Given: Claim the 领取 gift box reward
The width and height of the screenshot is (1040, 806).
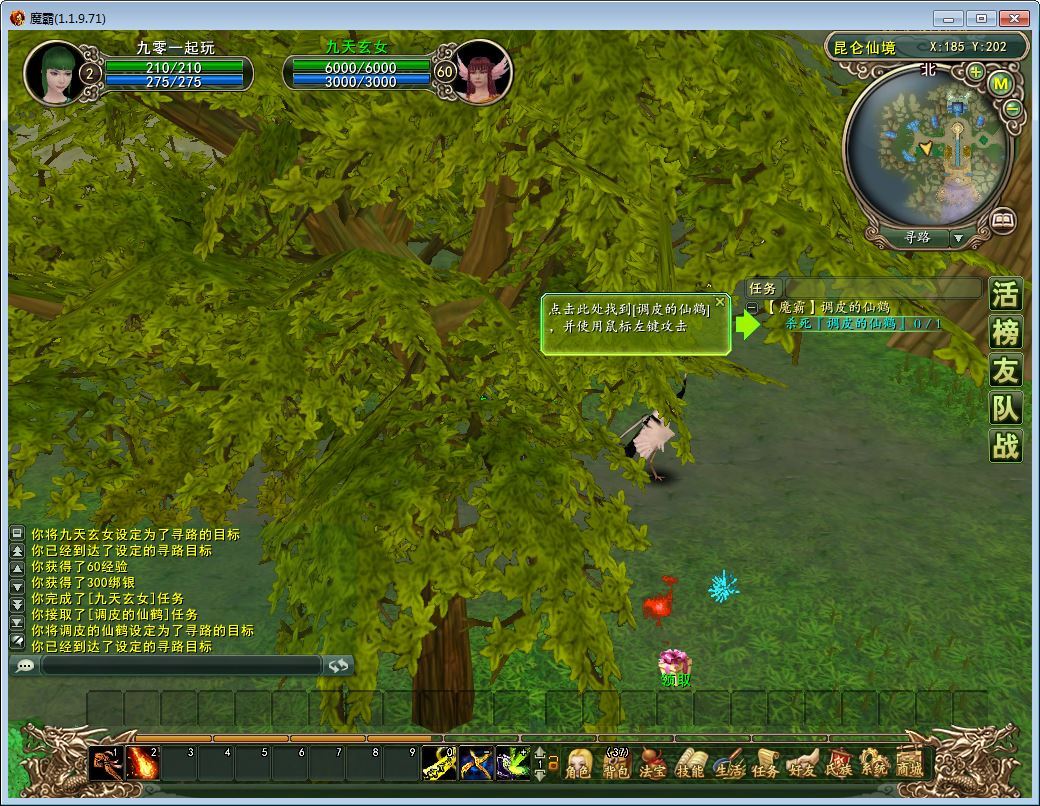Looking at the screenshot, I should pos(675,663).
